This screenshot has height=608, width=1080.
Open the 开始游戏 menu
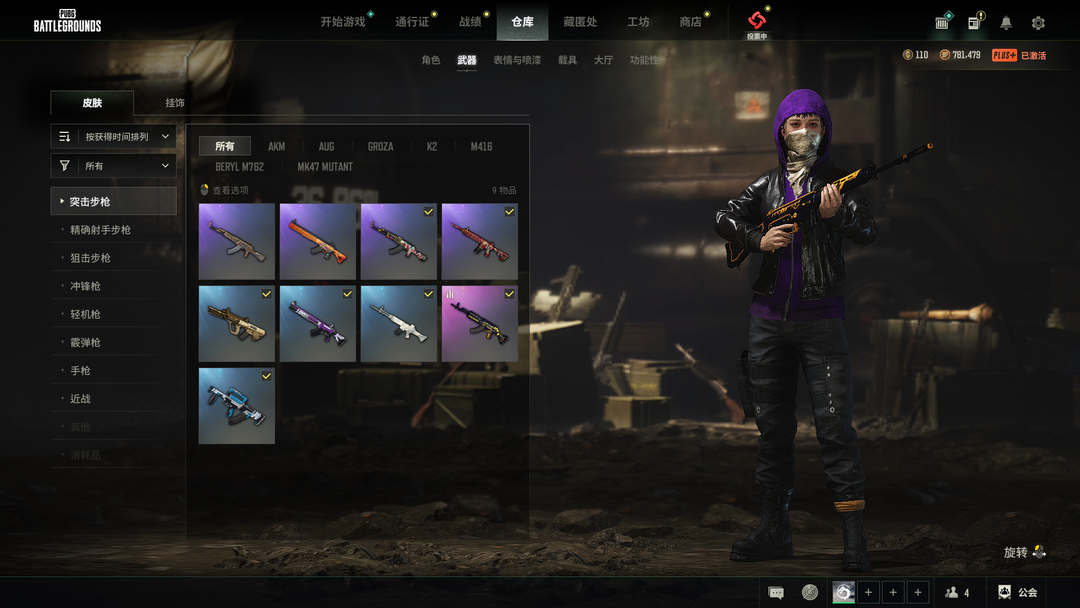coord(343,22)
